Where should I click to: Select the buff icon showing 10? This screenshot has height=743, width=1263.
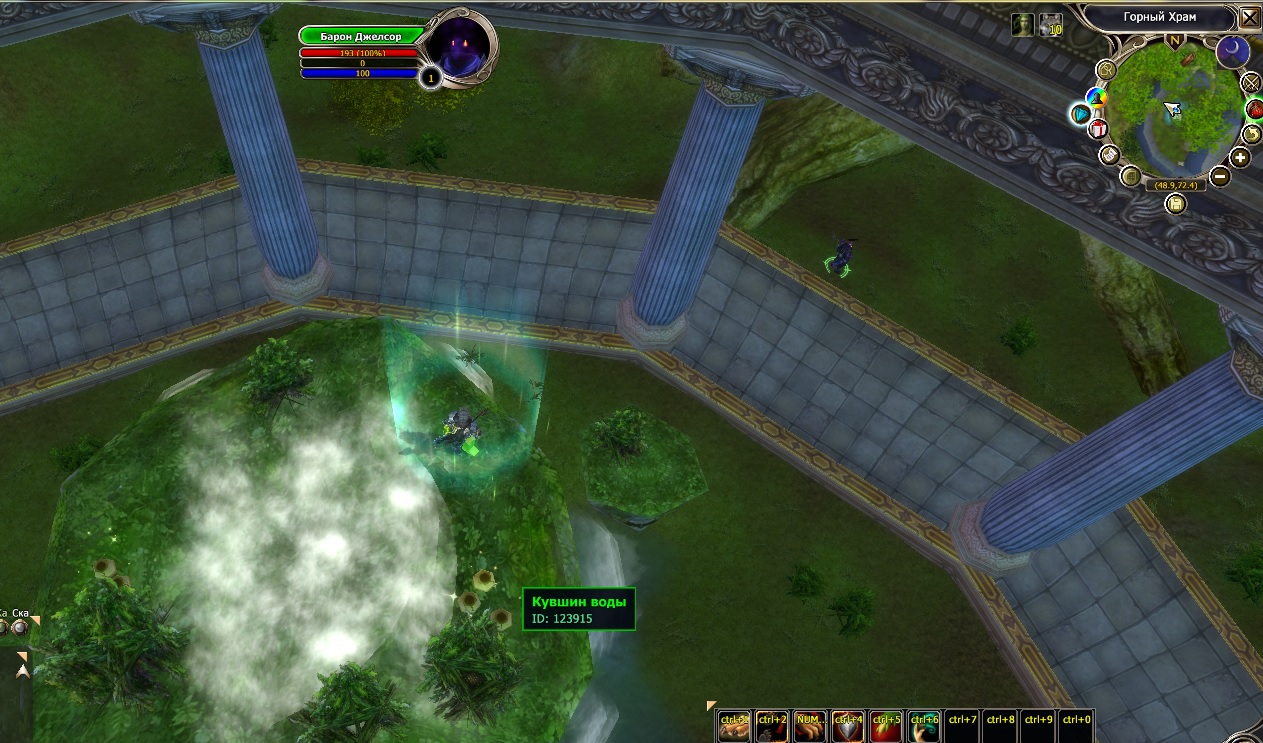click(1050, 26)
